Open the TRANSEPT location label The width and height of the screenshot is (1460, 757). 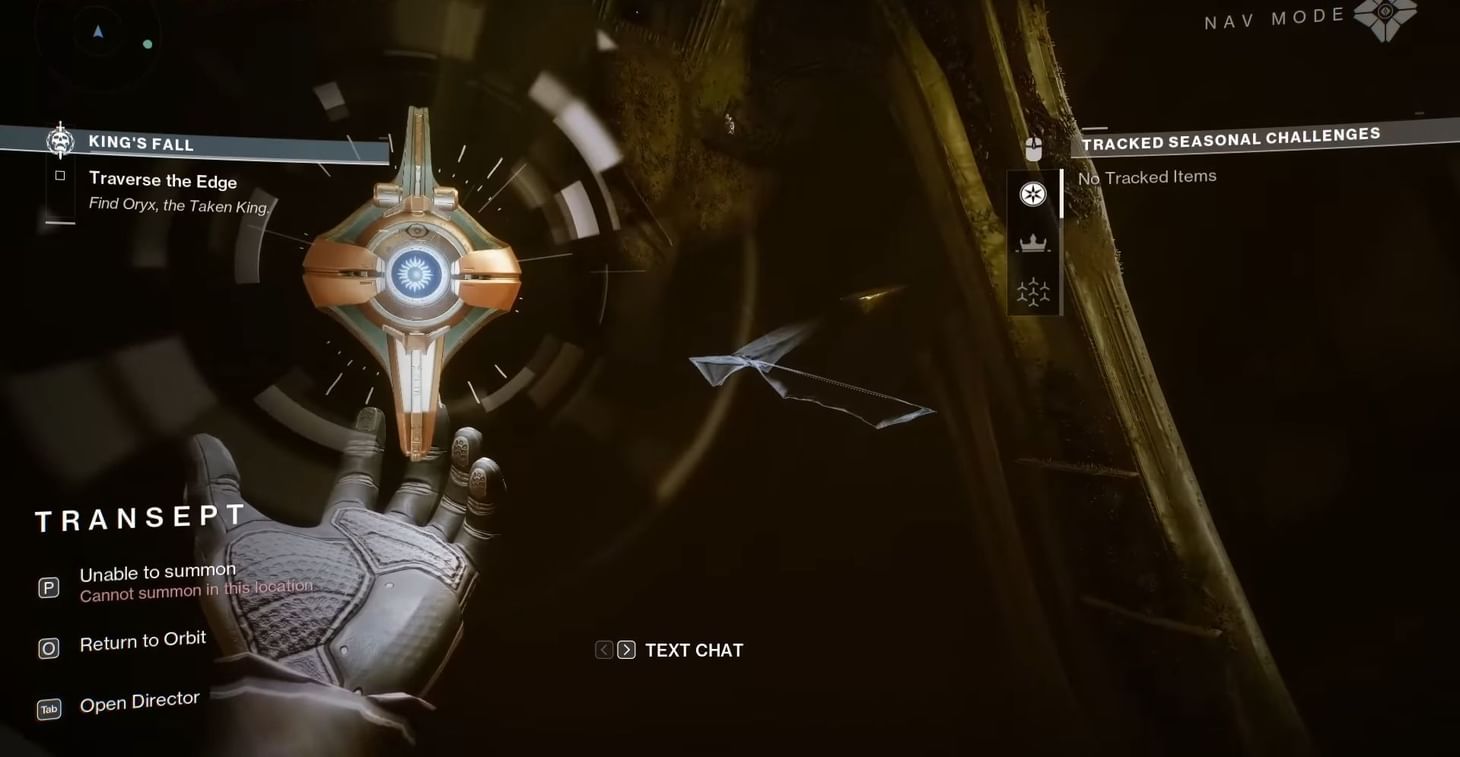(x=140, y=518)
